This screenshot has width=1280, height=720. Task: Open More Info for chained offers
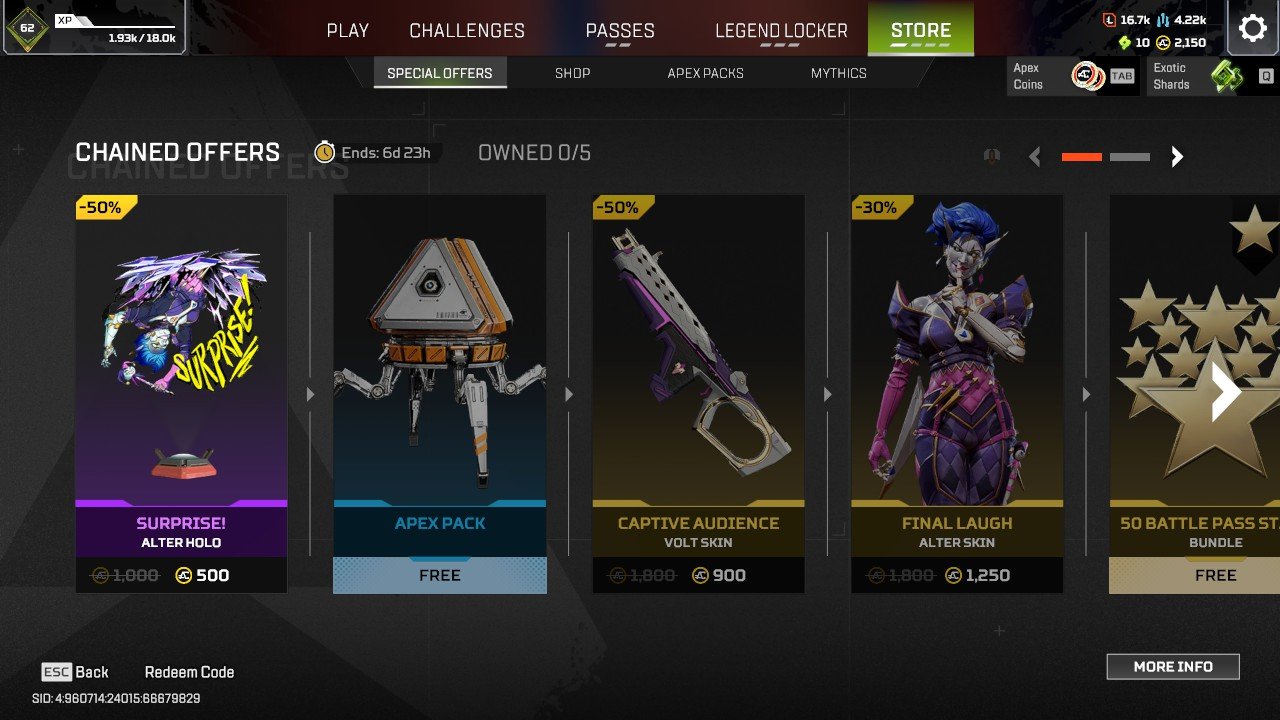1172,667
